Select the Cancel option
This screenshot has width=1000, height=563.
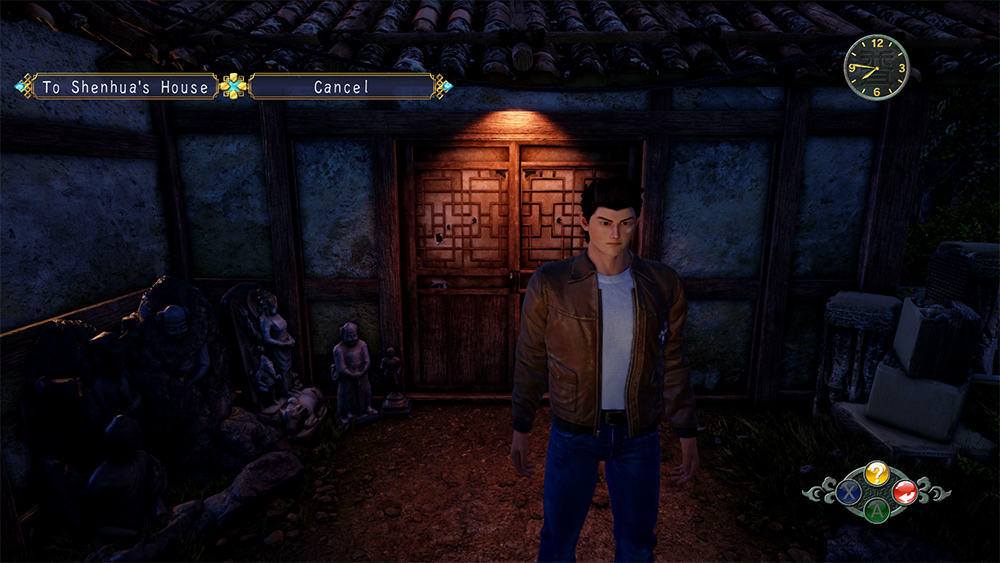pos(342,87)
